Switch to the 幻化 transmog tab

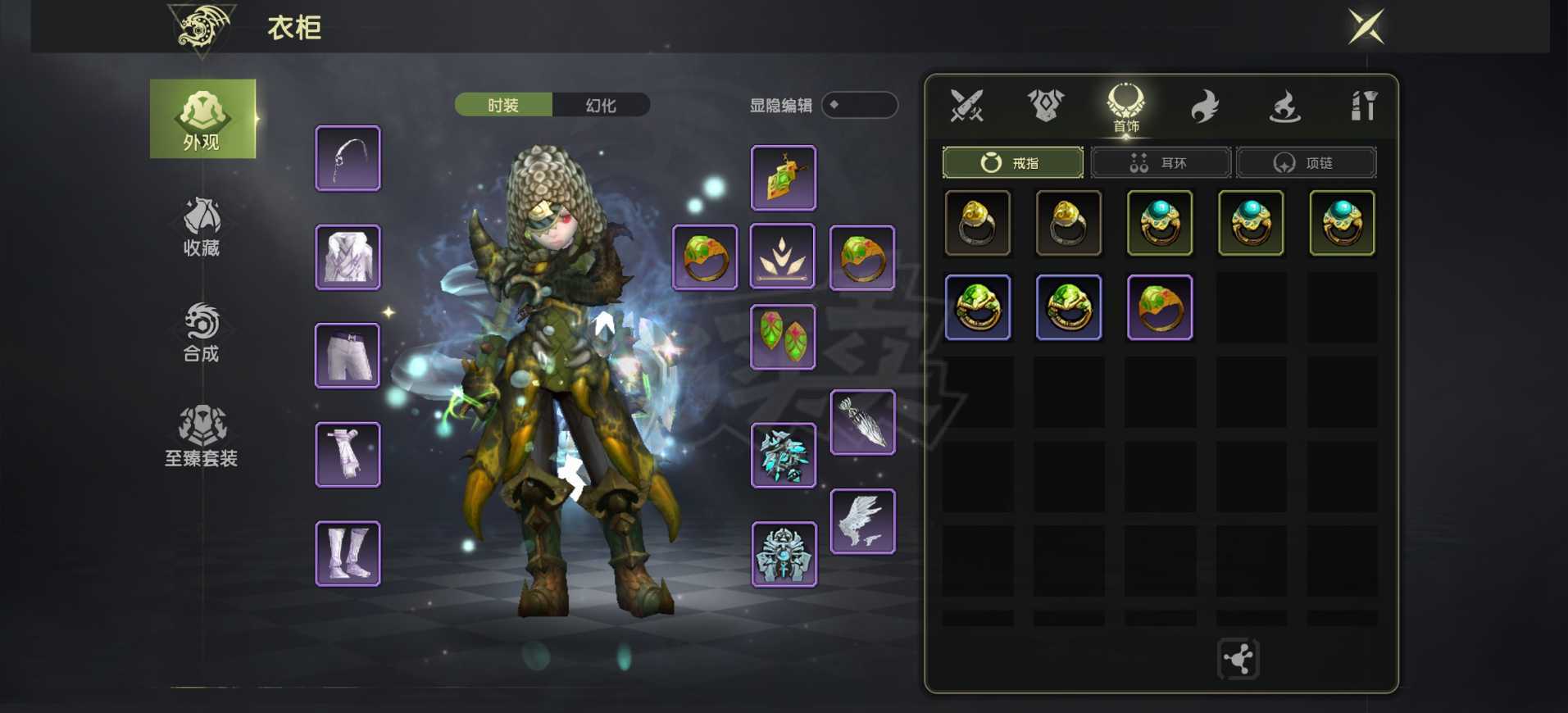pos(601,105)
